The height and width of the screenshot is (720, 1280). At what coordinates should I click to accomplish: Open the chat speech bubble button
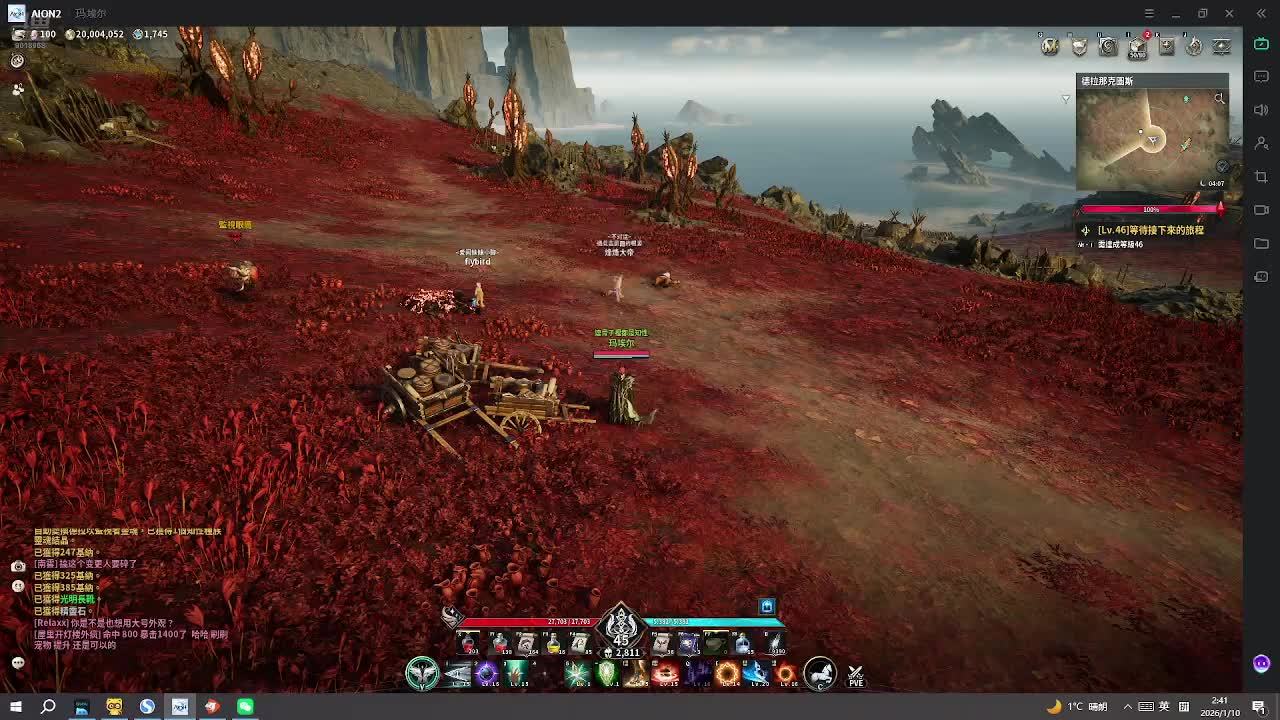point(18,663)
